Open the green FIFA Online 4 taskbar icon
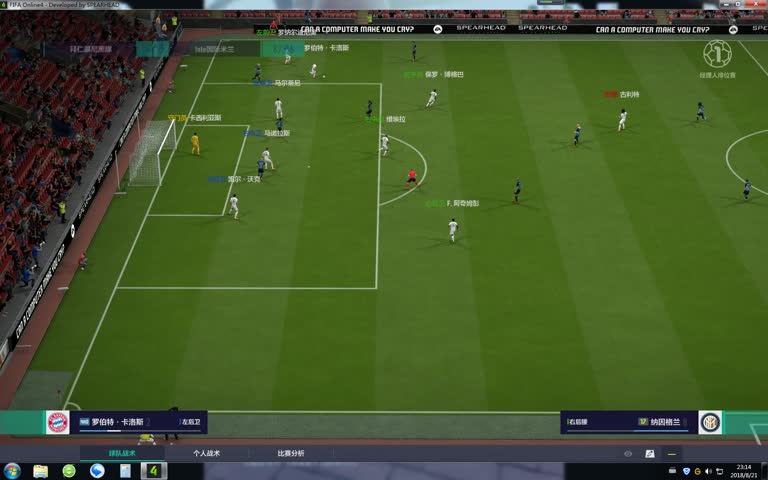The height and width of the screenshot is (480, 768). coord(152,470)
